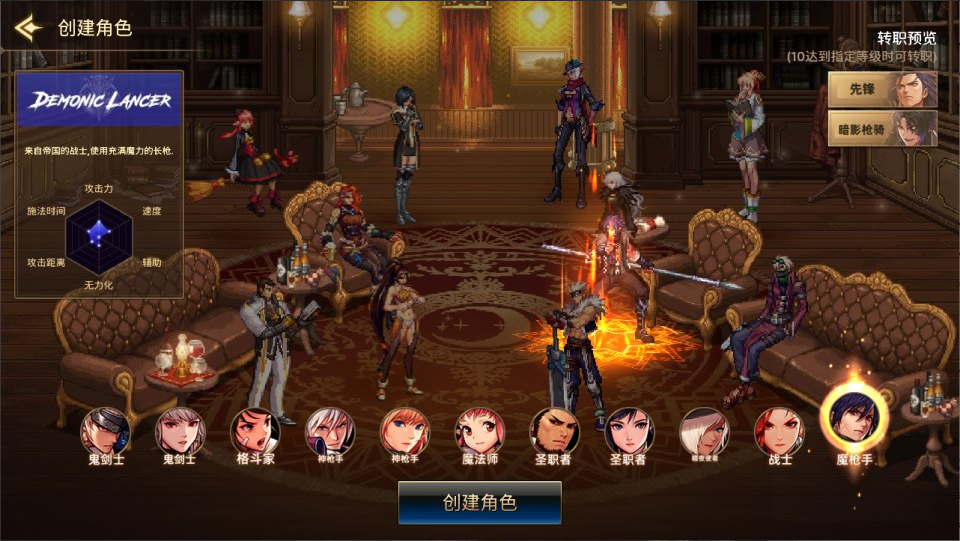The image size is (960, 541).
Task: Select the masked male 鬼剑士 portrait
Action: pos(105,431)
